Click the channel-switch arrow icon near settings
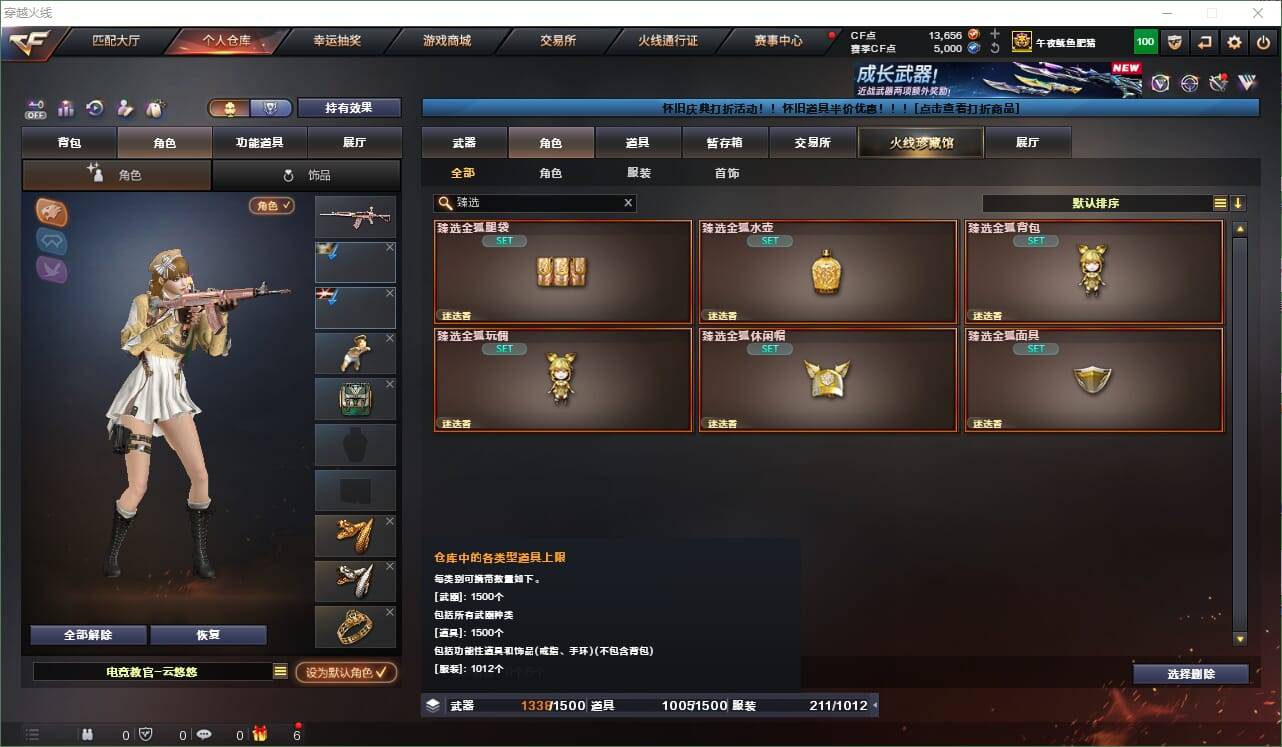Image resolution: width=1282 pixels, height=747 pixels. pyautogui.click(x=1204, y=42)
